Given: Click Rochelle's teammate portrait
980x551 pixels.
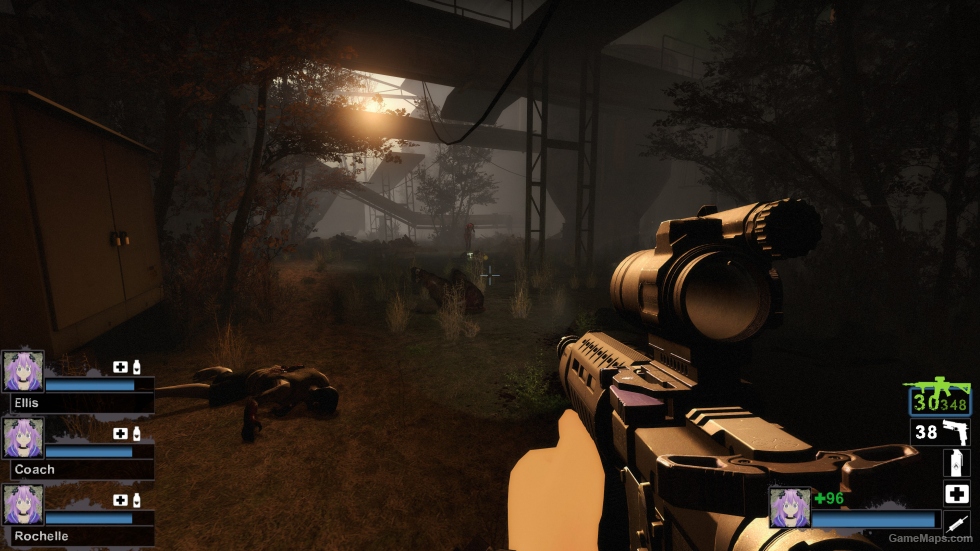Looking at the screenshot, I should click(22, 504).
